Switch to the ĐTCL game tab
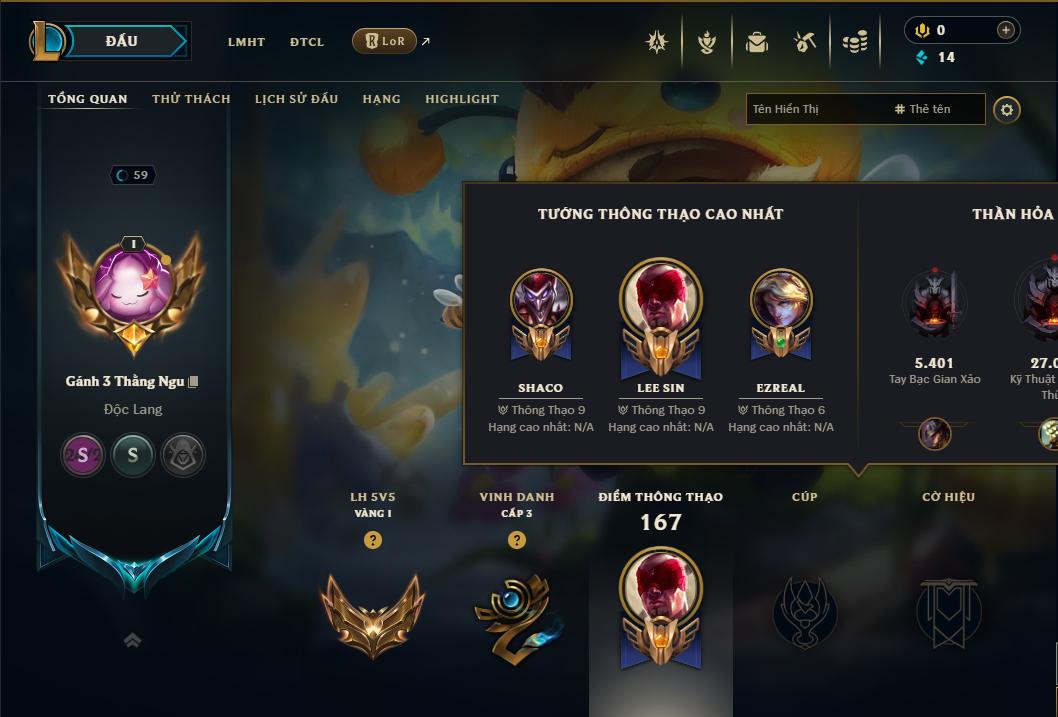This screenshot has height=717, width=1058. (307, 42)
